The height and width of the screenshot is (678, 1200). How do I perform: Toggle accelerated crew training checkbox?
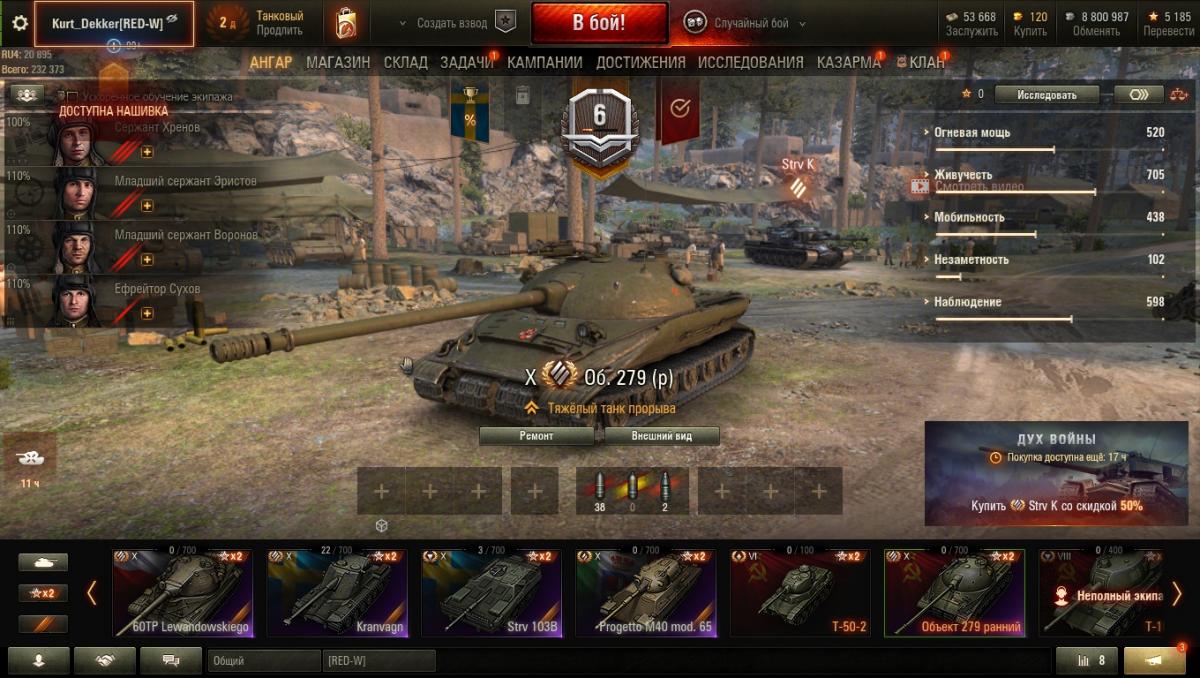click(x=71, y=97)
